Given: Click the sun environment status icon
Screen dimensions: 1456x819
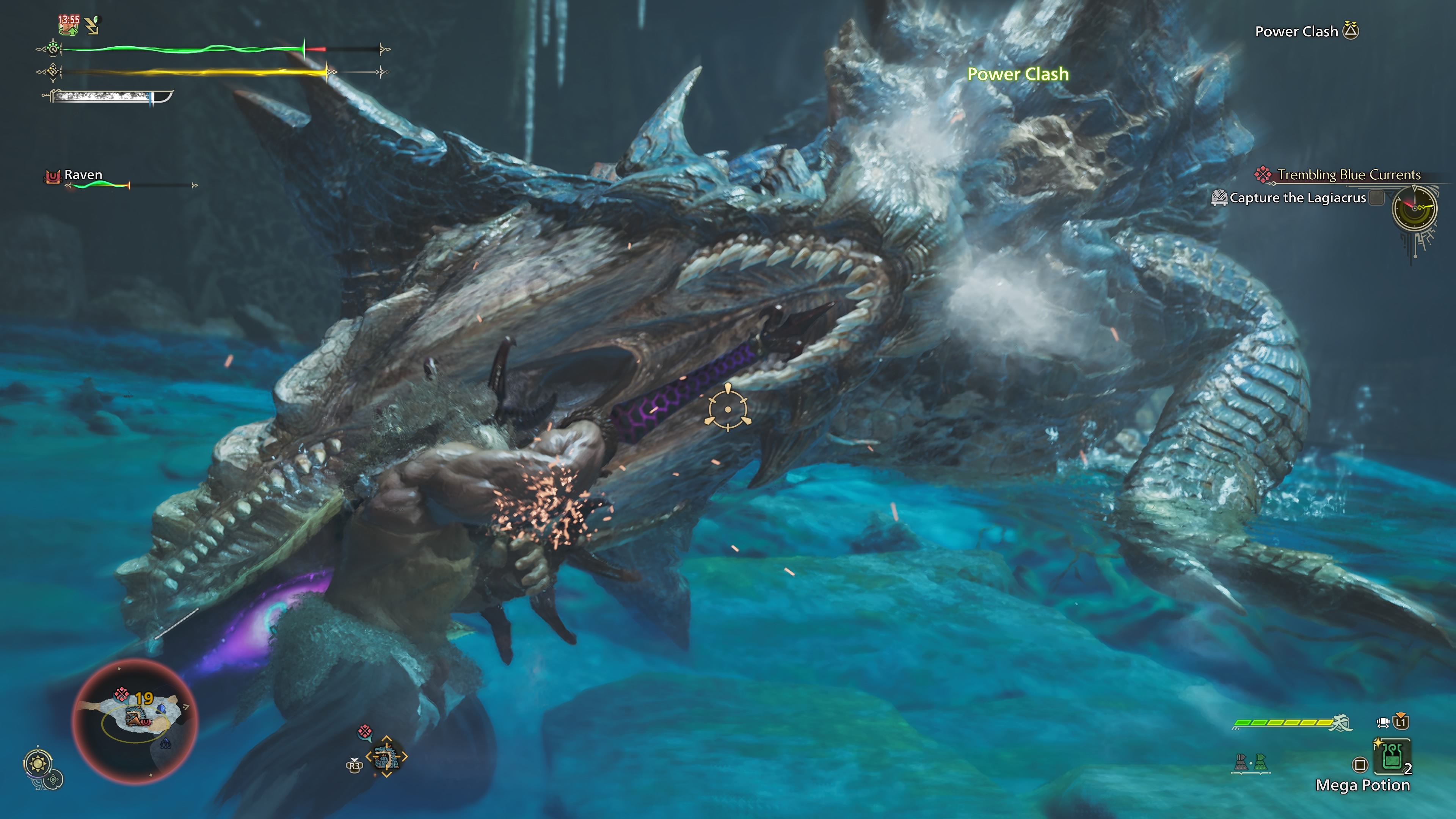Looking at the screenshot, I should pyautogui.click(x=38, y=764).
